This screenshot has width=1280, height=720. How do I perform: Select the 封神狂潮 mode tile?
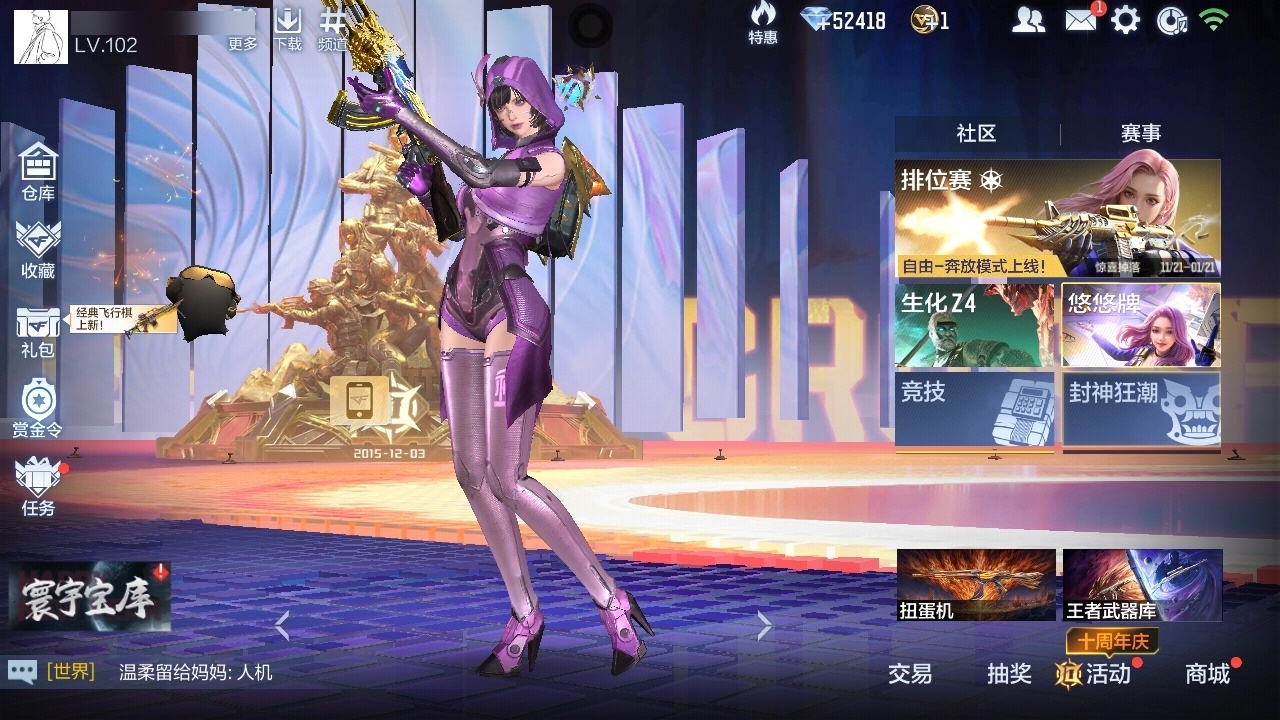click(x=1141, y=409)
